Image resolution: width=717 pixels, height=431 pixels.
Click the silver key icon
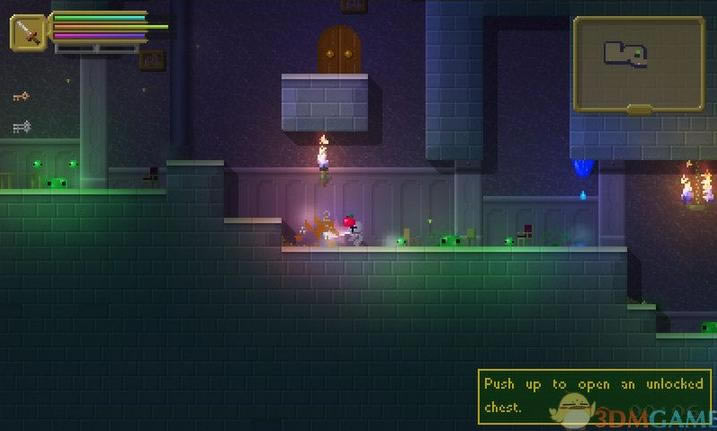coord(21,127)
